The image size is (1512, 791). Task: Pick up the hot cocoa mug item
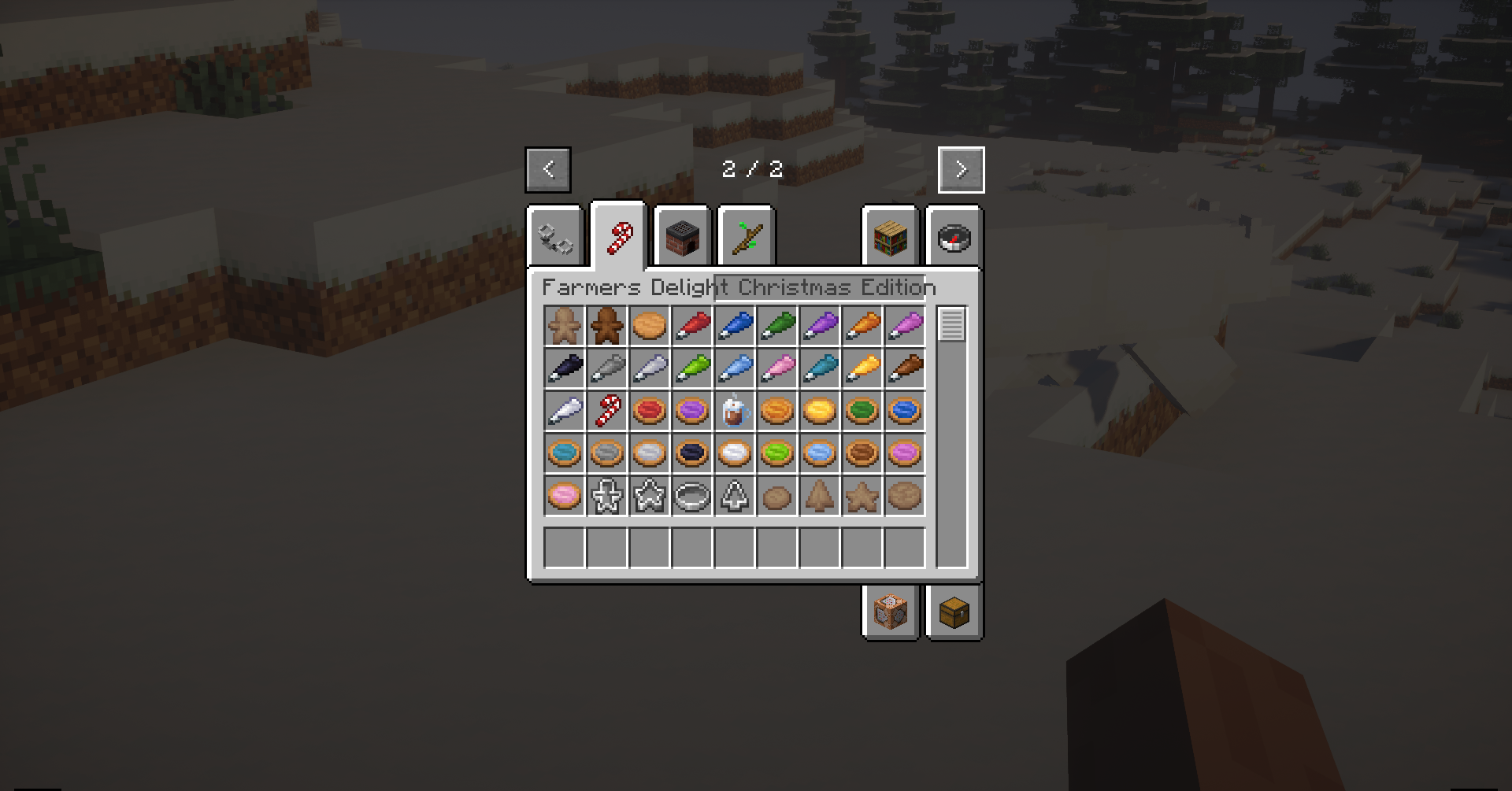click(x=734, y=411)
